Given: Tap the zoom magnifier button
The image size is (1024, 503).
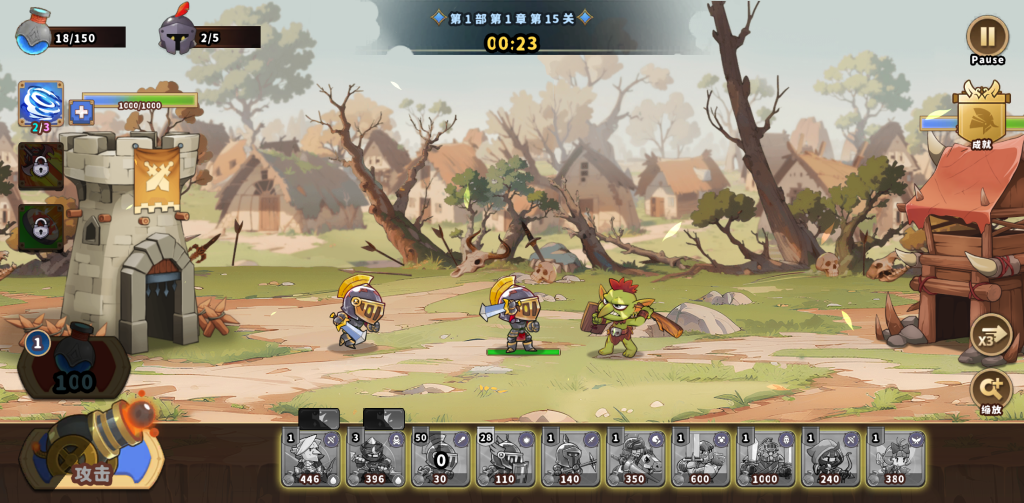Looking at the screenshot, I should tap(990, 388).
